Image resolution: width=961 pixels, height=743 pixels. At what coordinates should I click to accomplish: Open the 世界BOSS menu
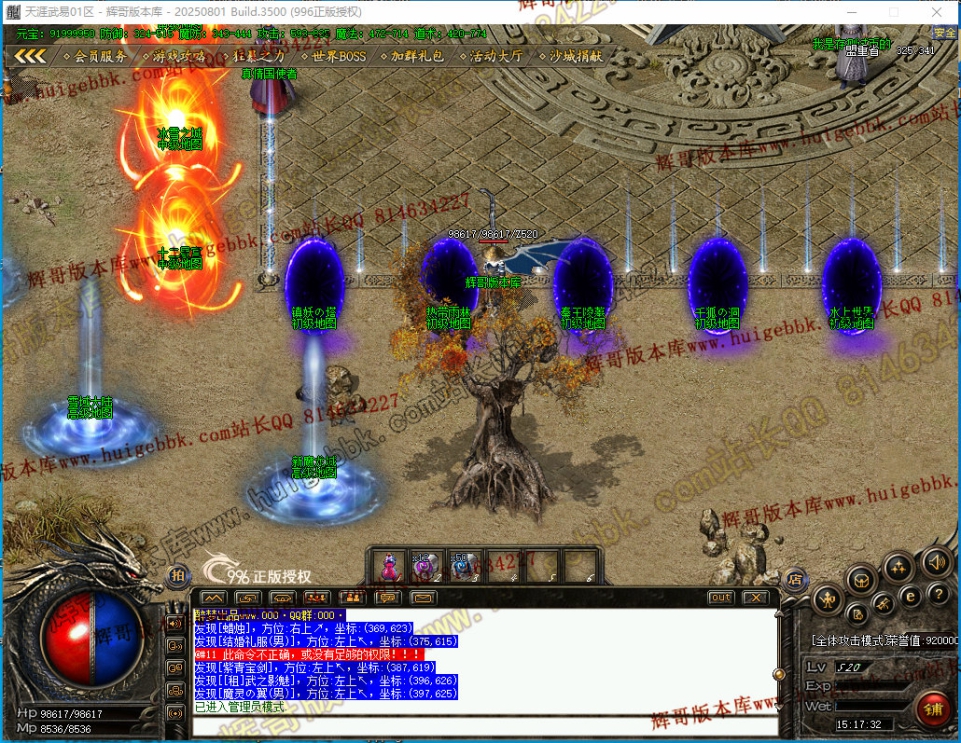(x=337, y=57)
